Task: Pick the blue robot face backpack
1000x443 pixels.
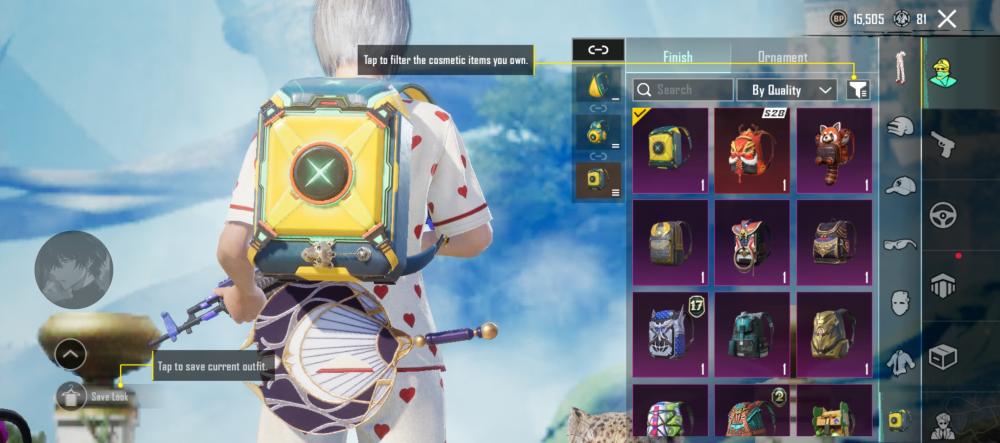Action: click(670, 335)
